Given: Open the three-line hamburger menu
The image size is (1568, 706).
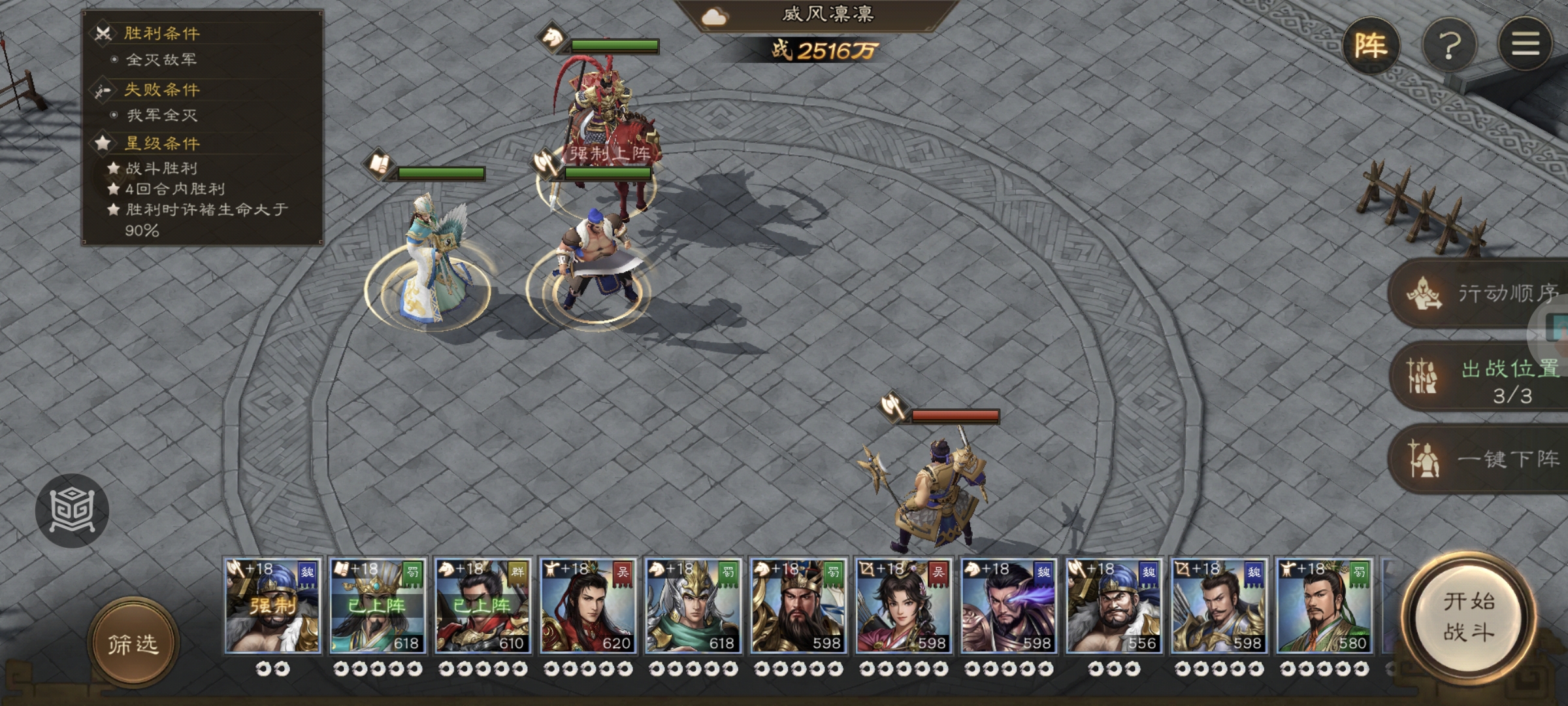Looking at the screenshot, I should click(1525, 44).
